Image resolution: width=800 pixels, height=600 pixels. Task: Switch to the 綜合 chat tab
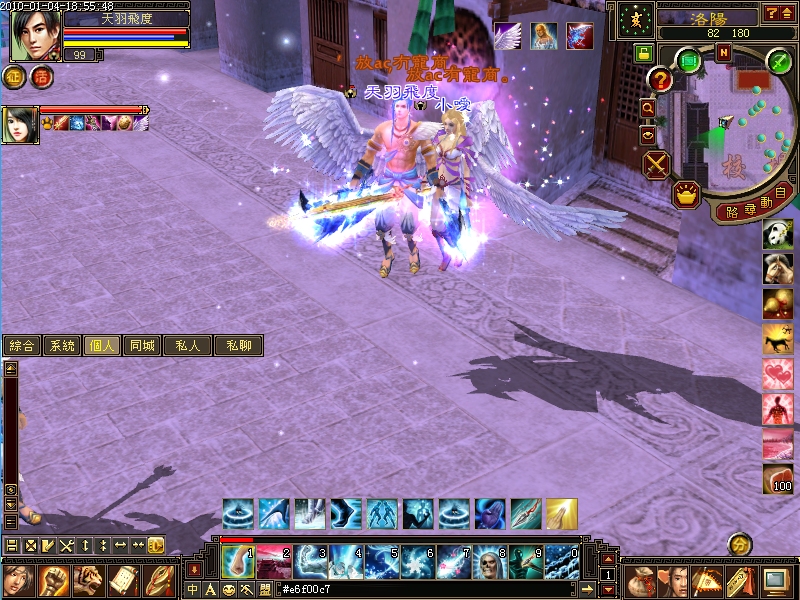(x=21, y=346)
